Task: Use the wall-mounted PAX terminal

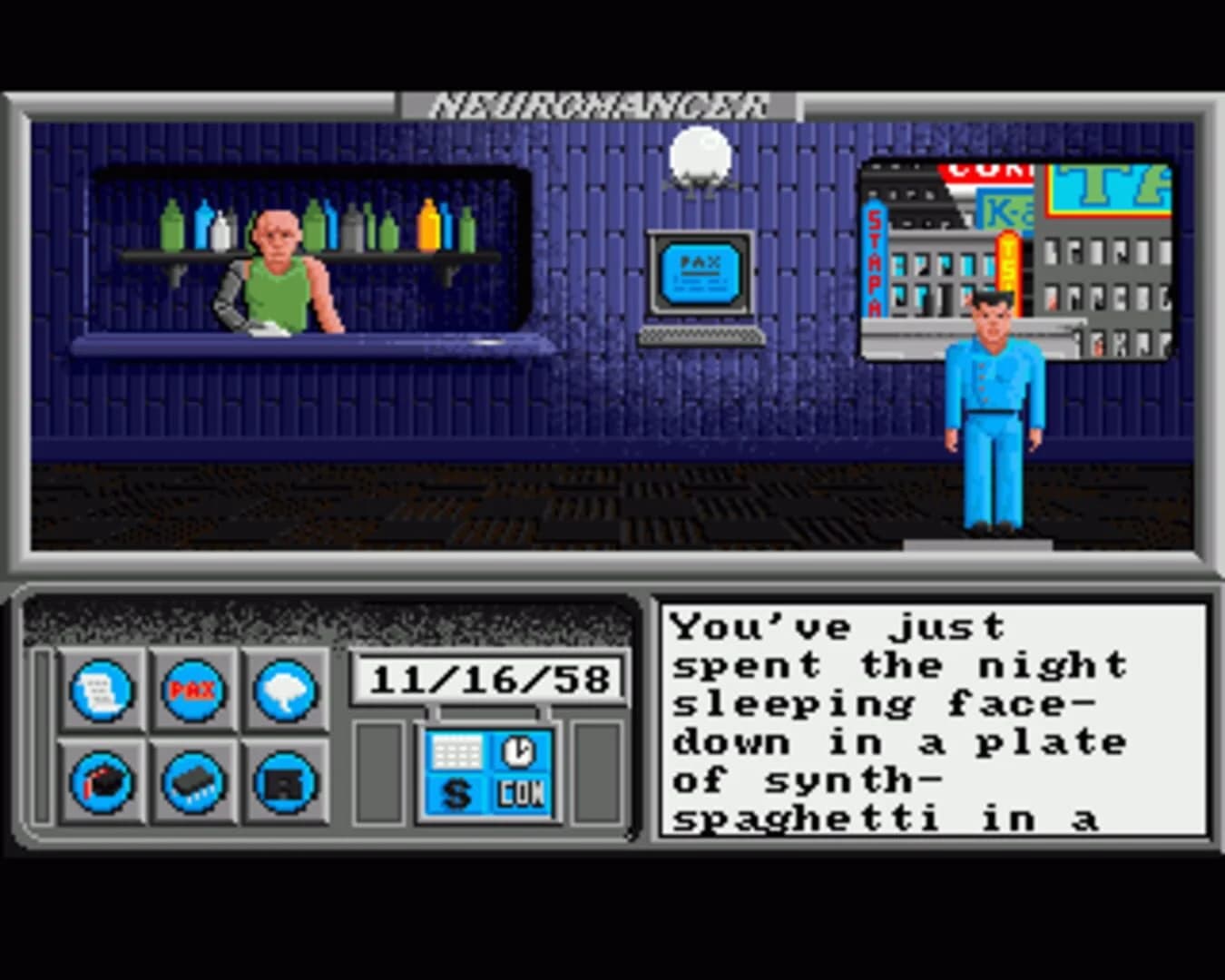Action: tap(699, 272)
